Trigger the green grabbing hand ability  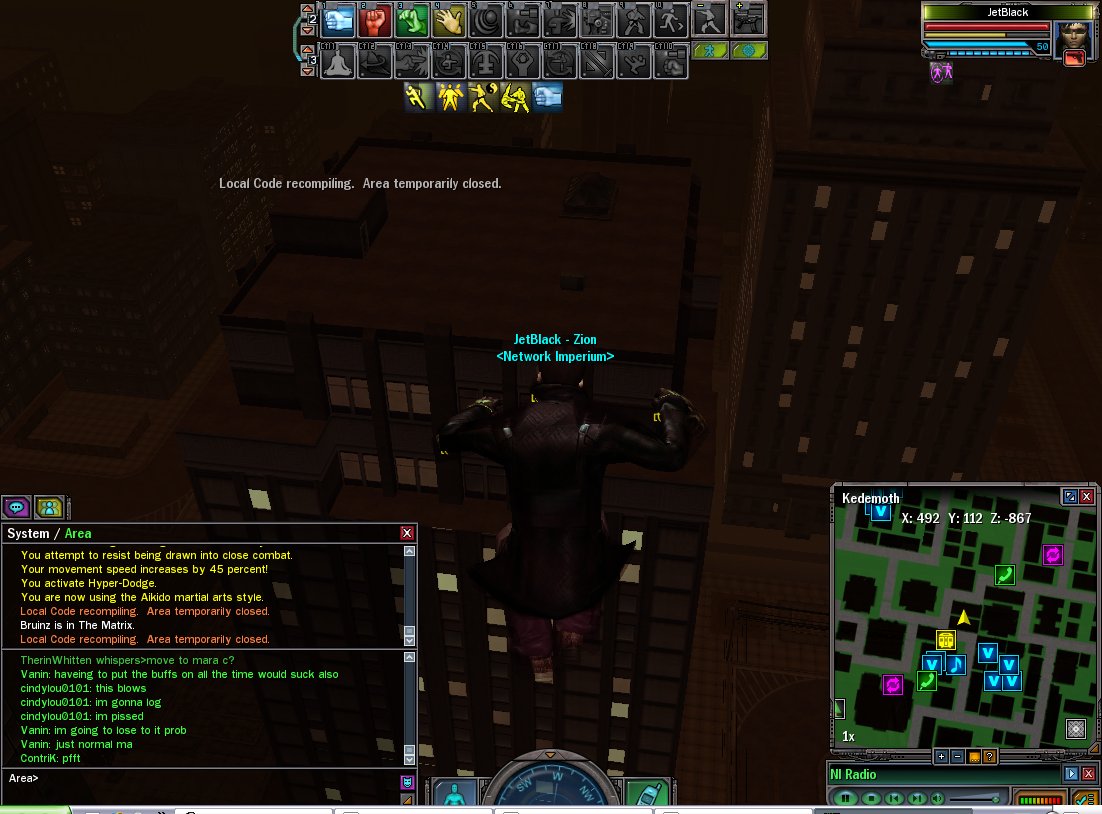[413, 21]
